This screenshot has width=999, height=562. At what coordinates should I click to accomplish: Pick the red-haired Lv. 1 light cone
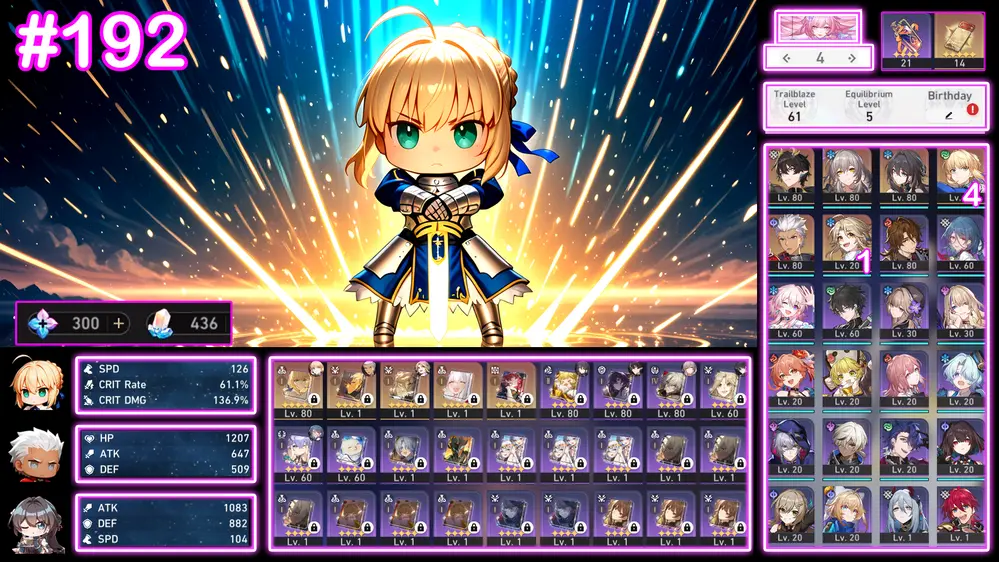[512, 388]
